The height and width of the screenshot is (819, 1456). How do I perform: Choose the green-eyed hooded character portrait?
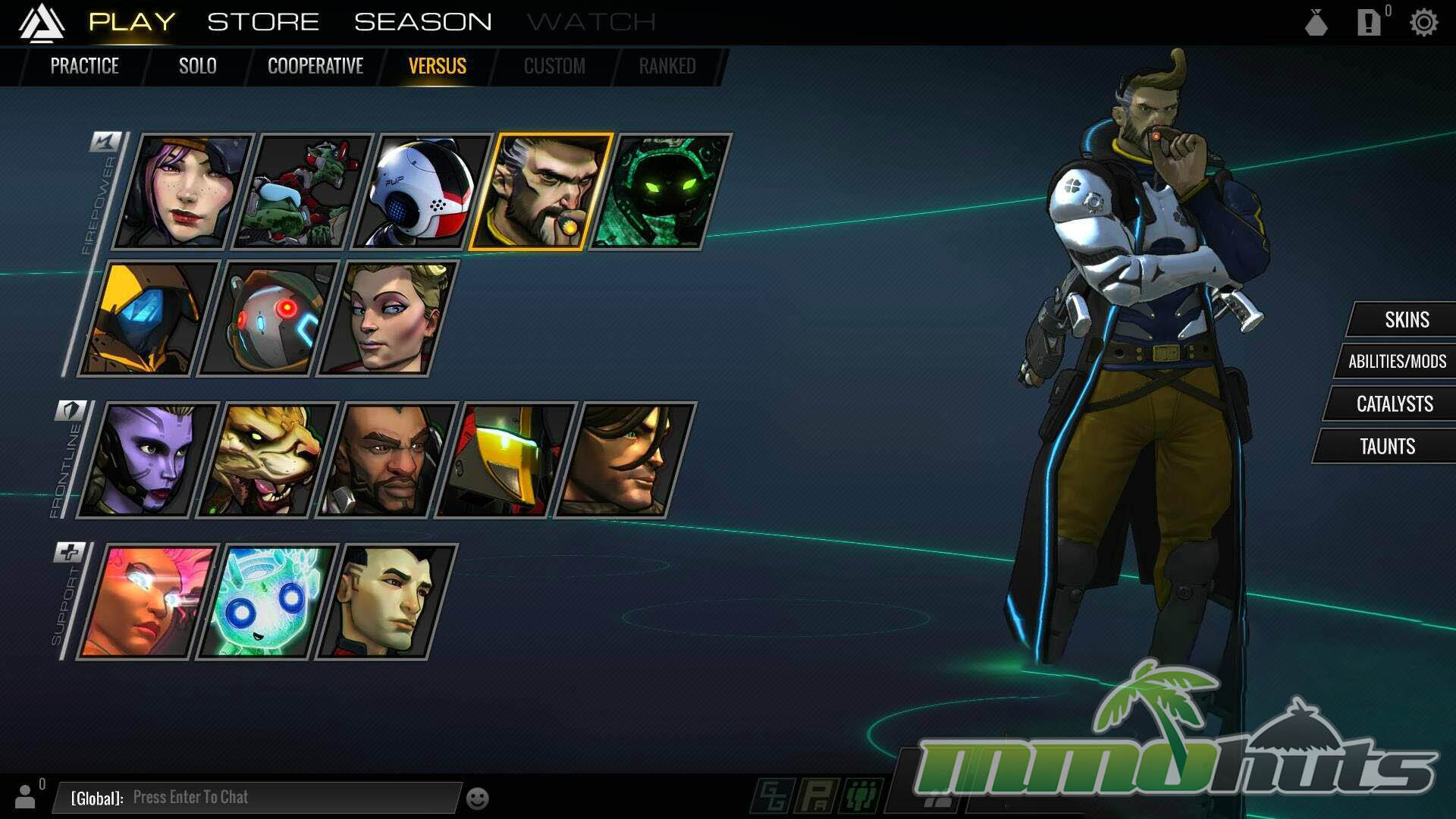coord(660,192)
